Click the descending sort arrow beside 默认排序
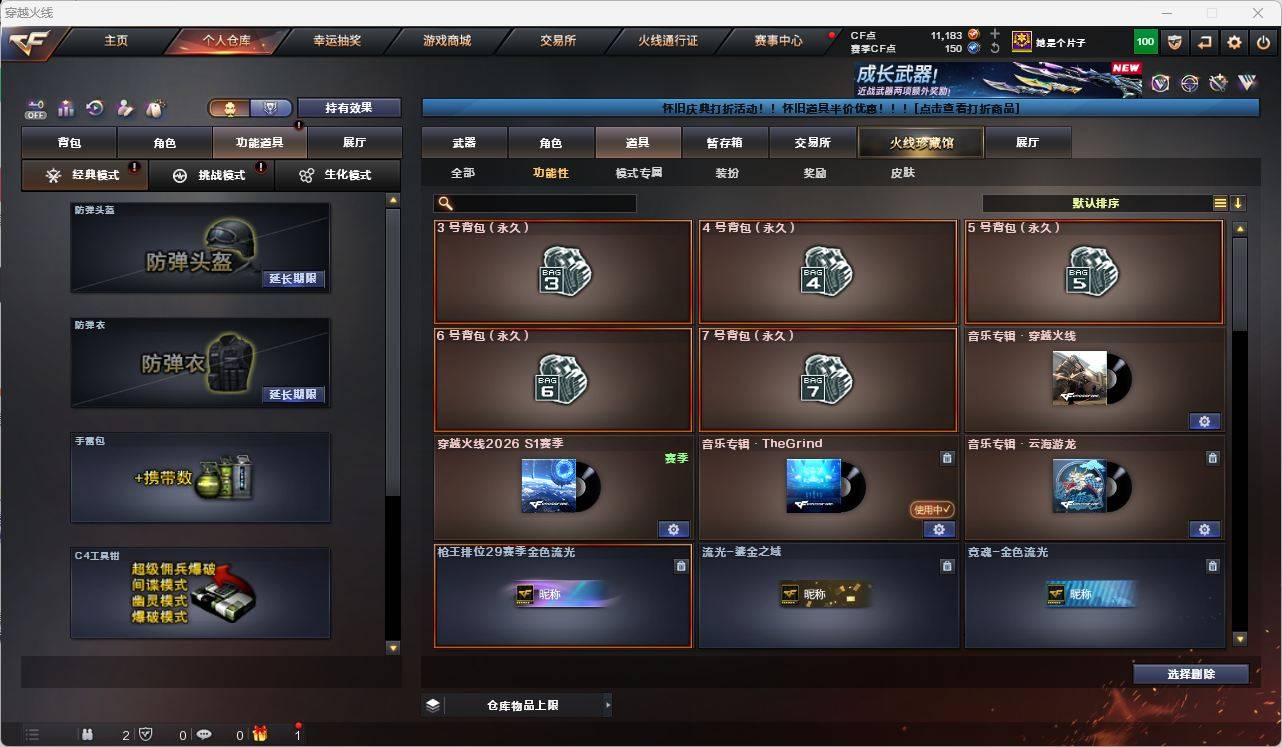This screenshot has height=747, width=1282. click(1240, 203)
